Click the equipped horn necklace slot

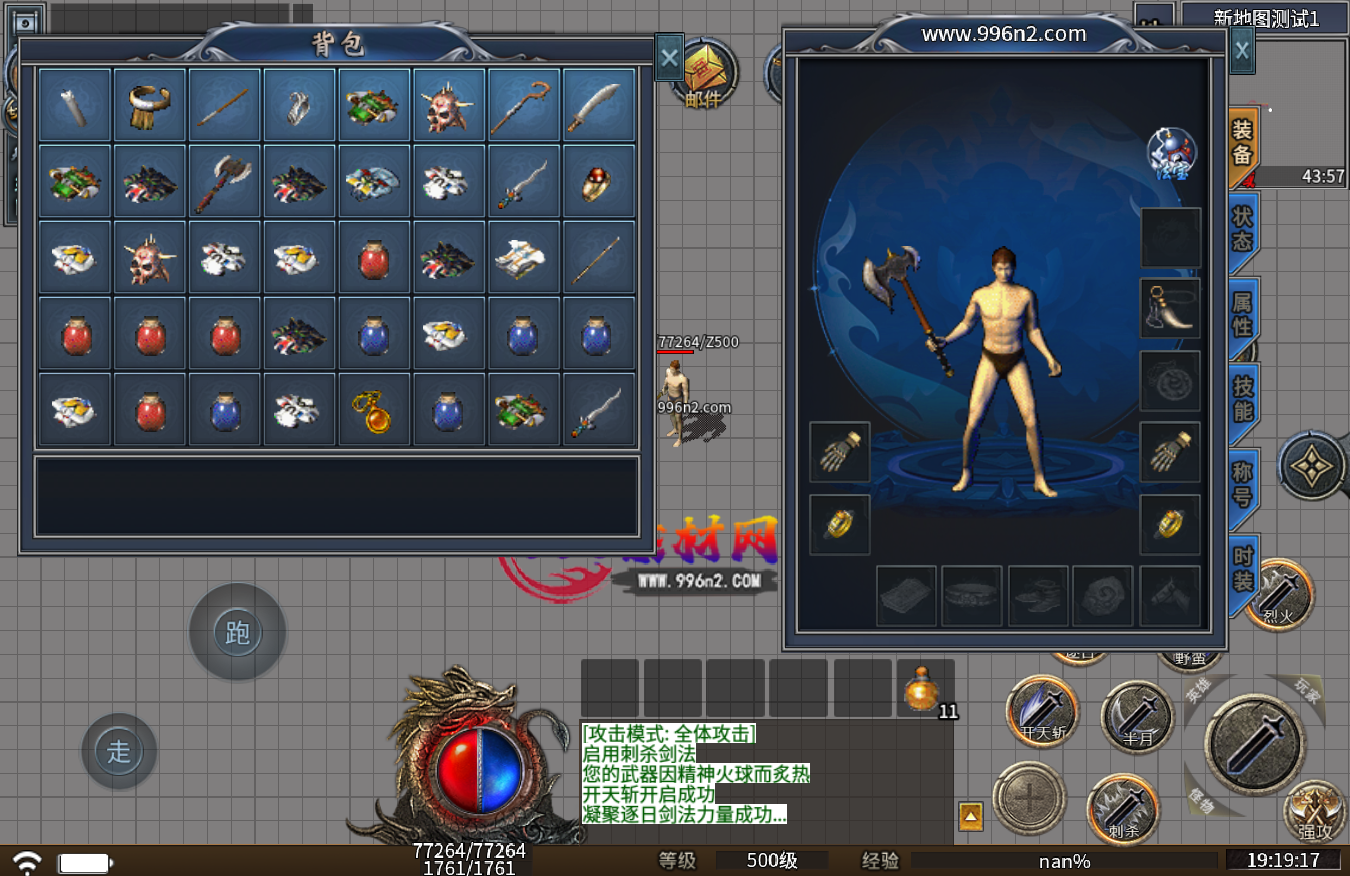[x=1170, y=308]
